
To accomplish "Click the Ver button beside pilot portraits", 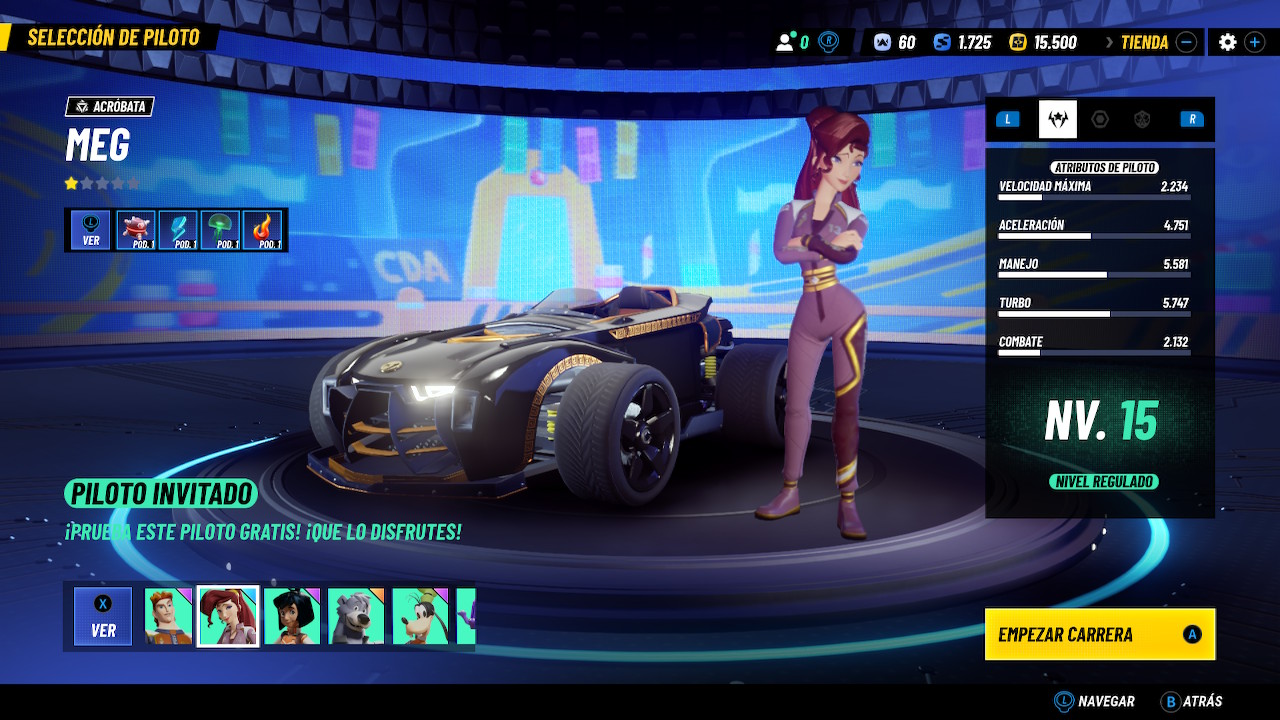I will 103,616.
